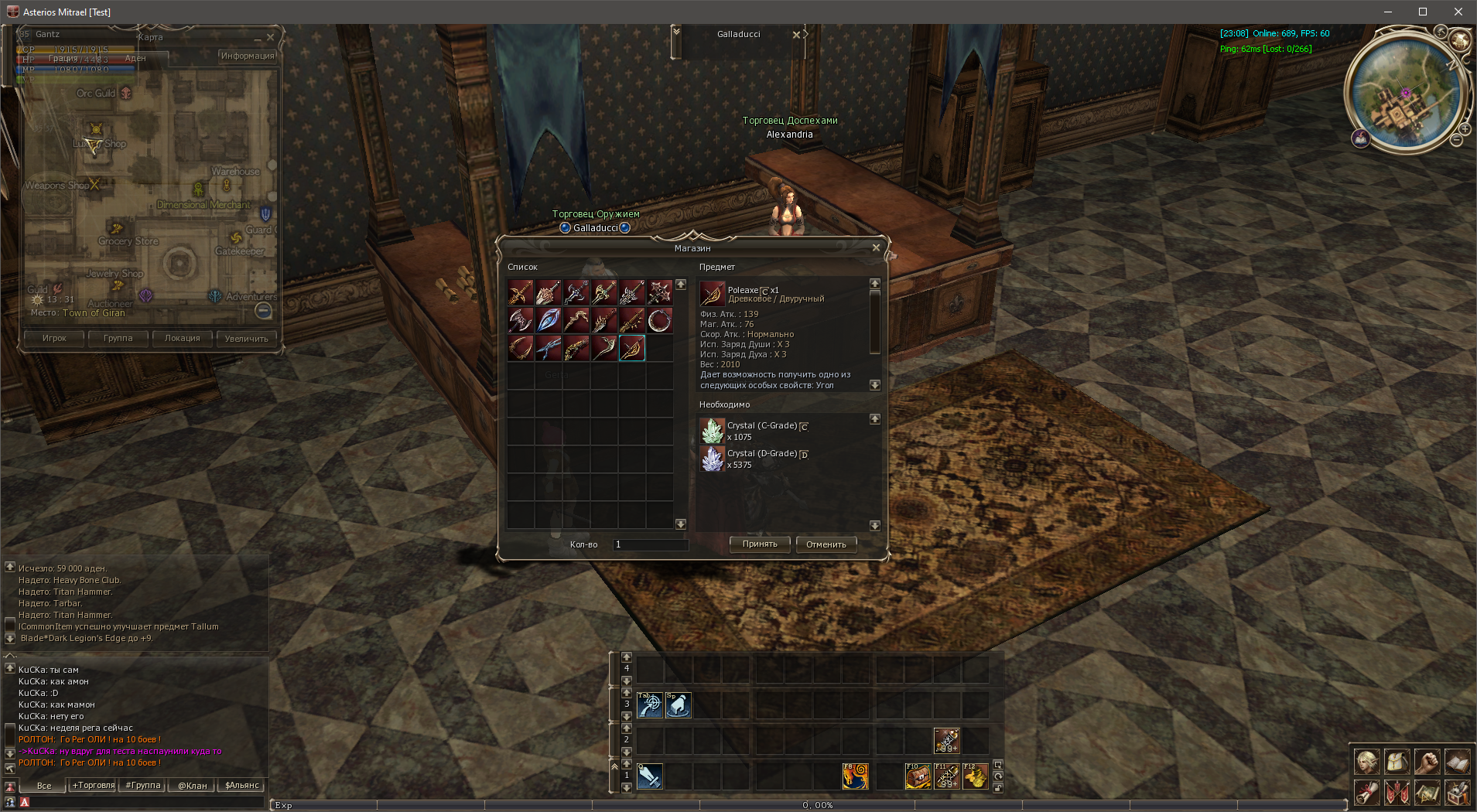Click the quantity Кол-во input field
This screenshot has width=1477, height=812.
(x=651, y=544)
